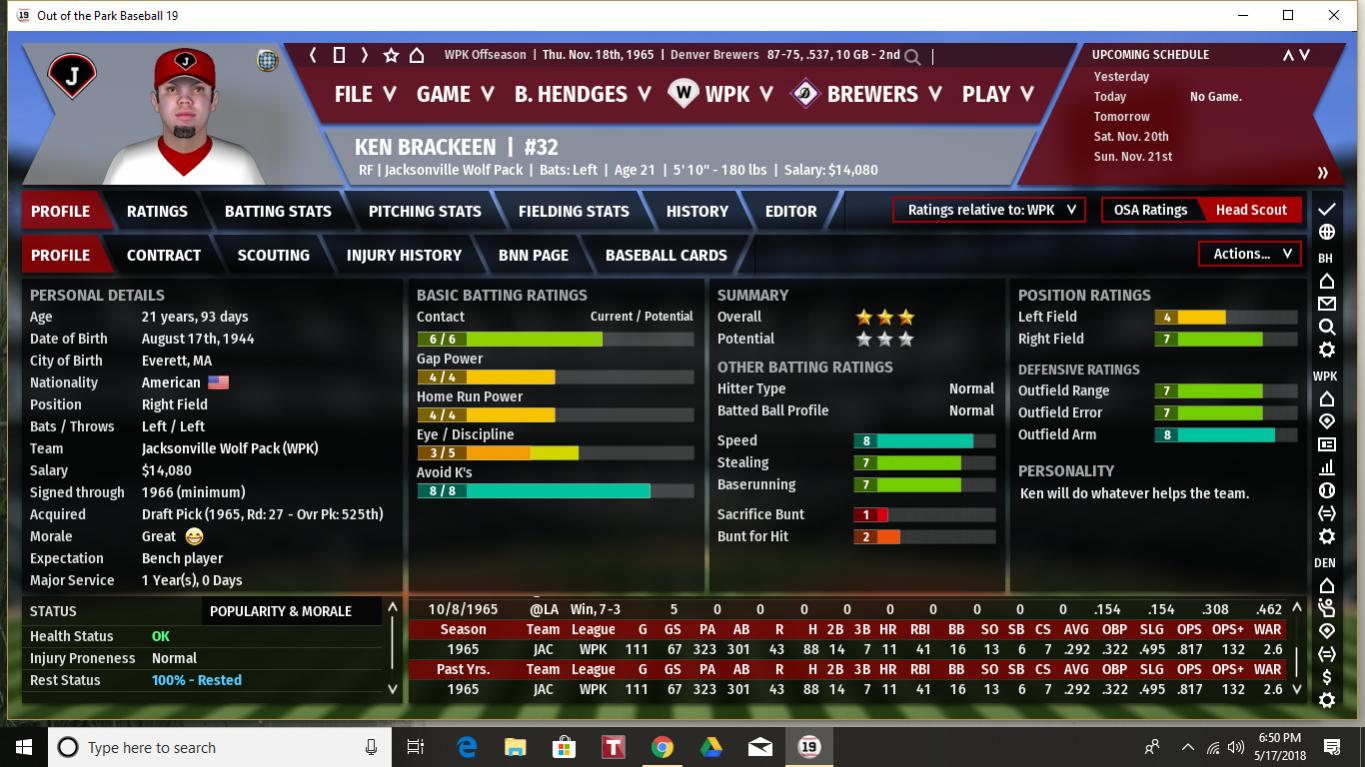Switch to the POPULARITY & MORALE panel
This screenshot has height=767, width=1365.
tap(281, 611)
